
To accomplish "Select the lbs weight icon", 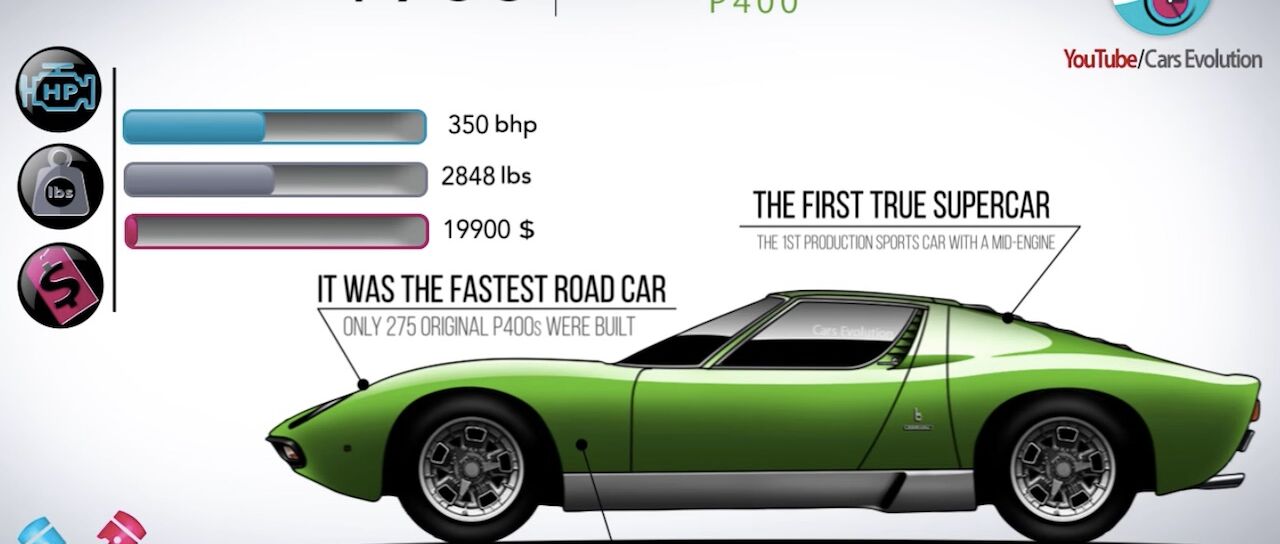I will coord(60,186).
